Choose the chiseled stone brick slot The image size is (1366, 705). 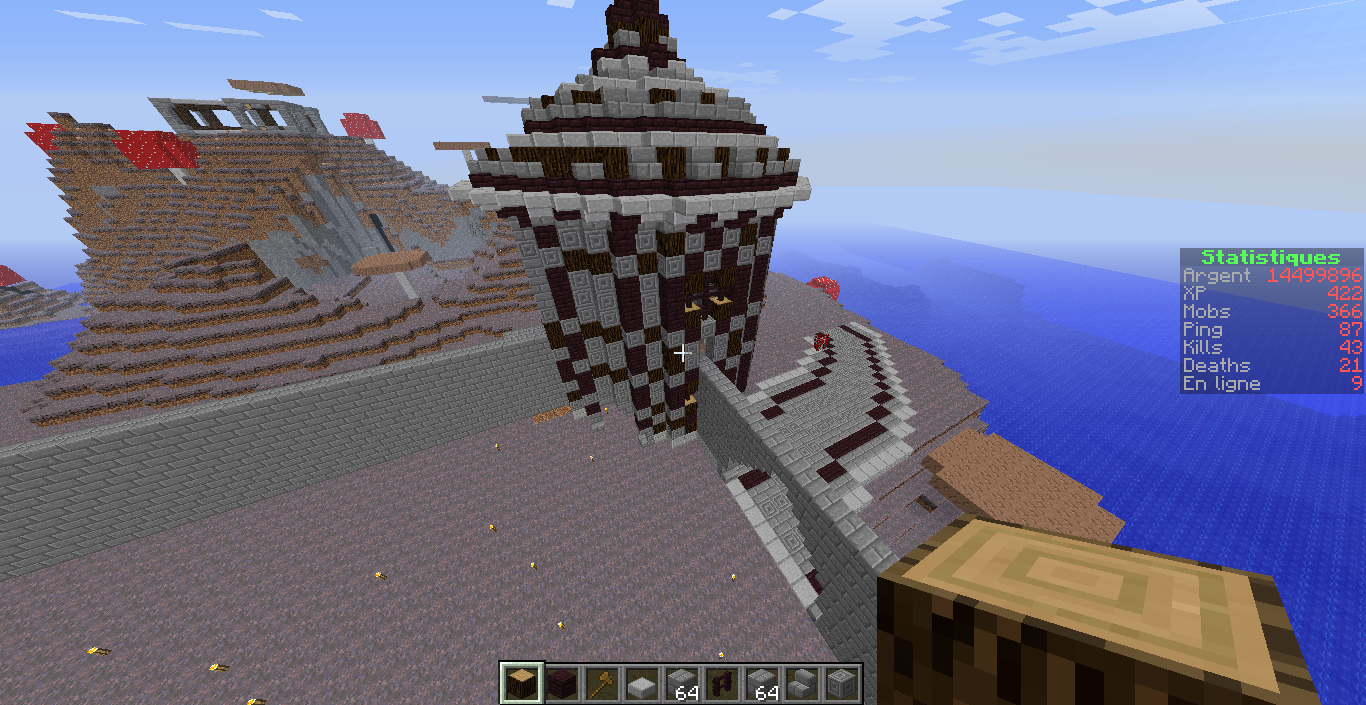841,684
